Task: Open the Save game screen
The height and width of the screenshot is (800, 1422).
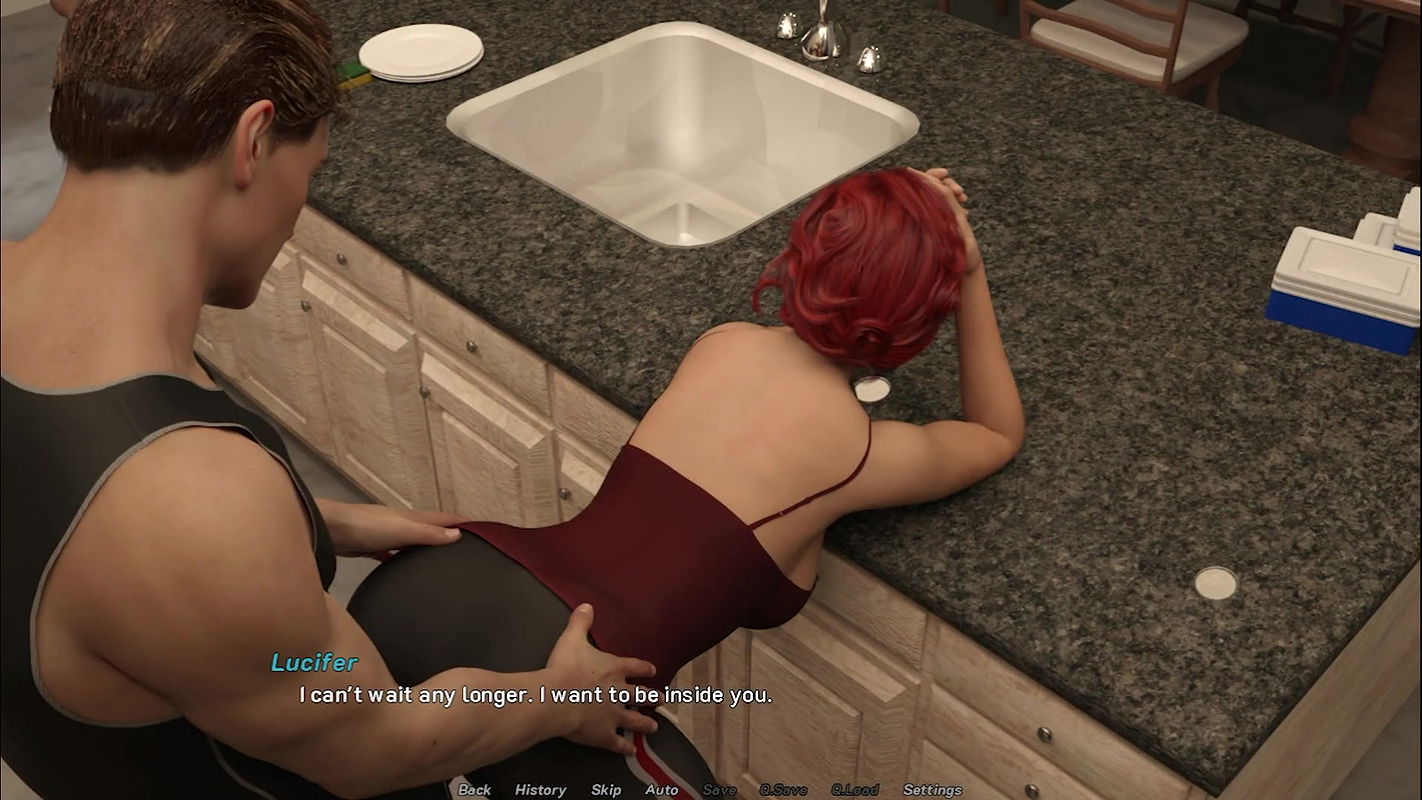Action: (719, 790)
